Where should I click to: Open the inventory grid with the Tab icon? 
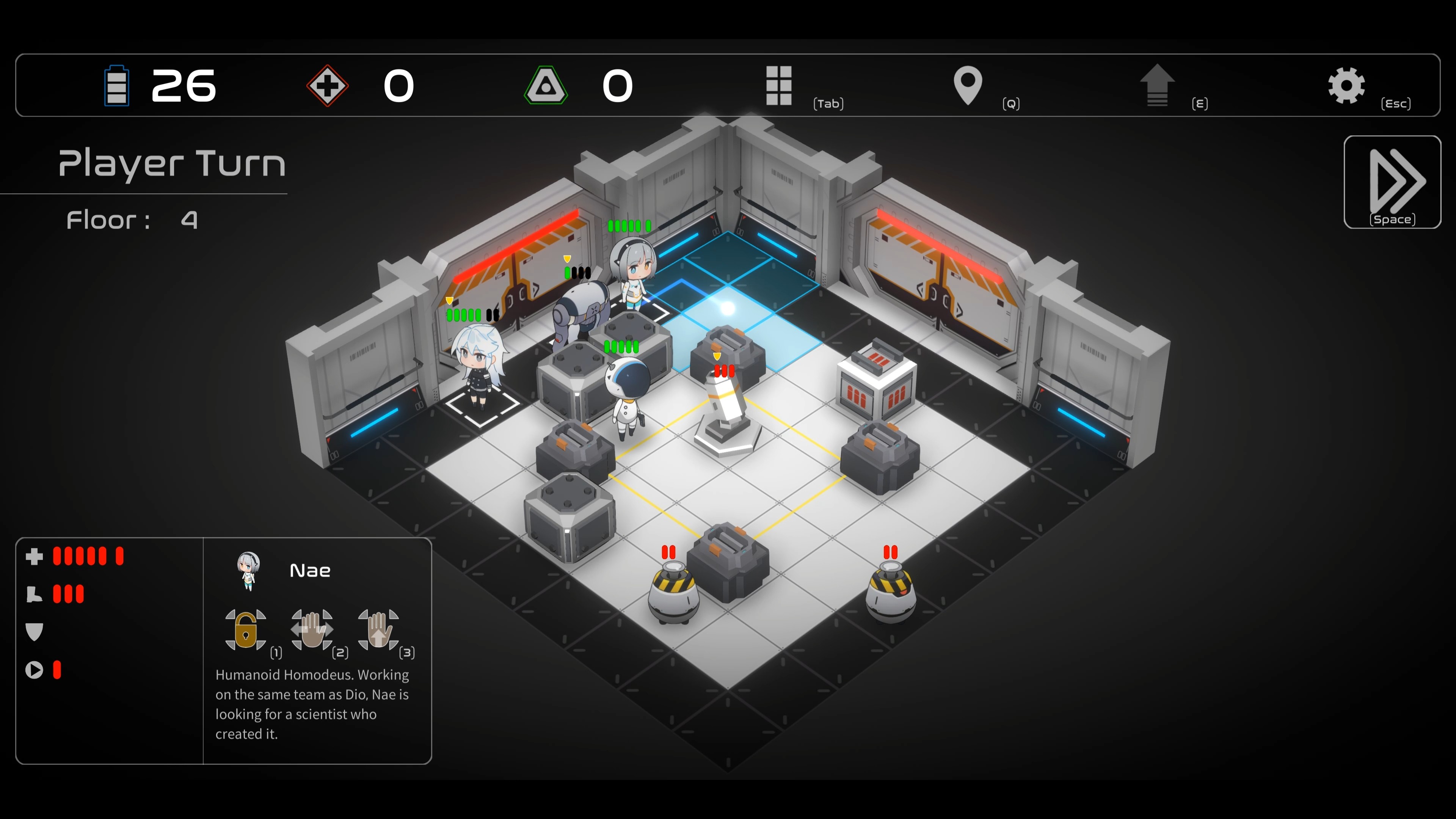[x=779, y=86]
